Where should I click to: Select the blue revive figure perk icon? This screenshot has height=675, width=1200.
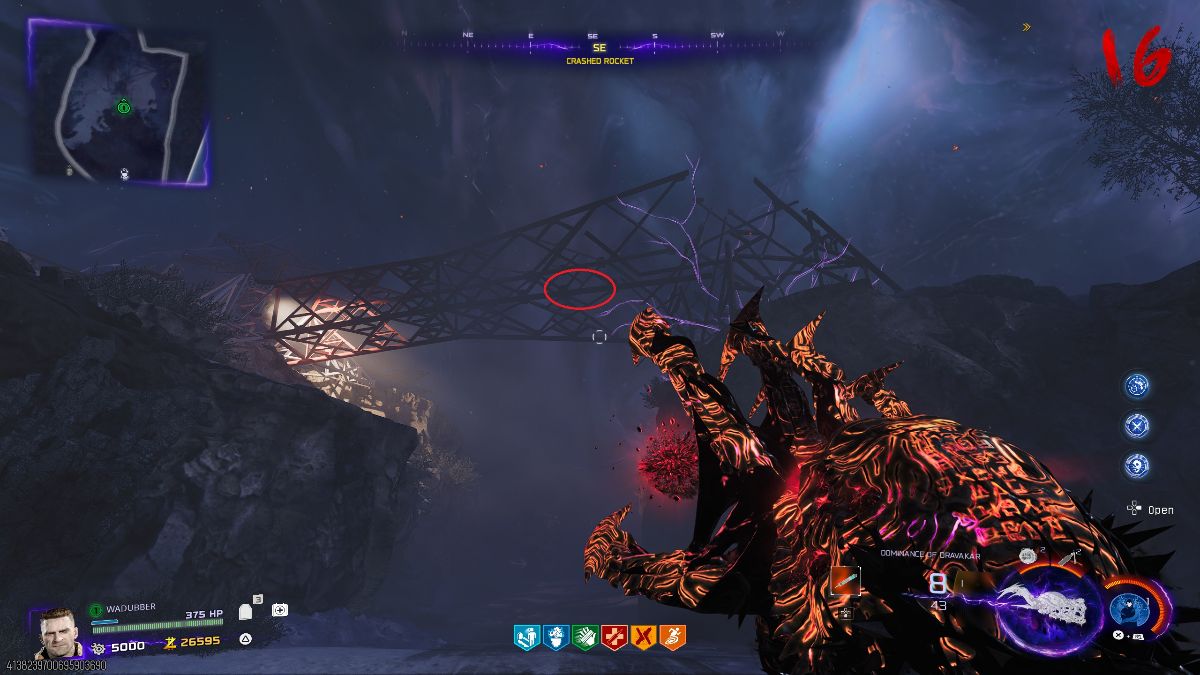526,635
